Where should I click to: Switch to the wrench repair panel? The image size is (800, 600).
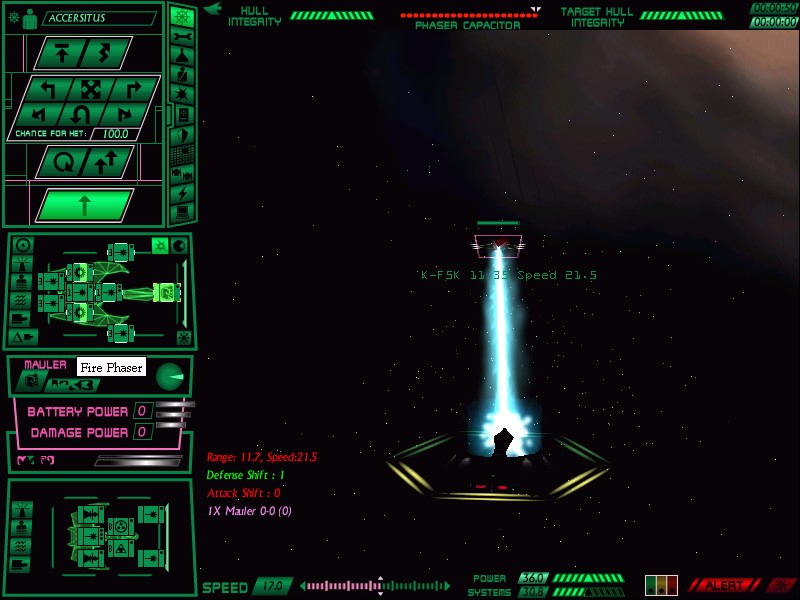[x=182, y=38]
